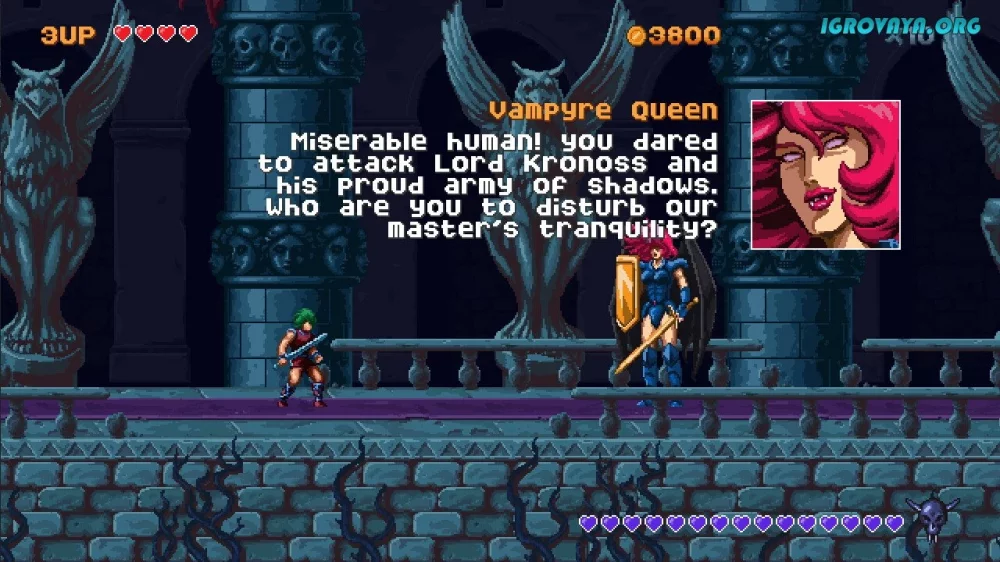Click the IGROVAYA.ORG watermark
The height and width of the screenshot is (562, 1000).
(899, 26)
